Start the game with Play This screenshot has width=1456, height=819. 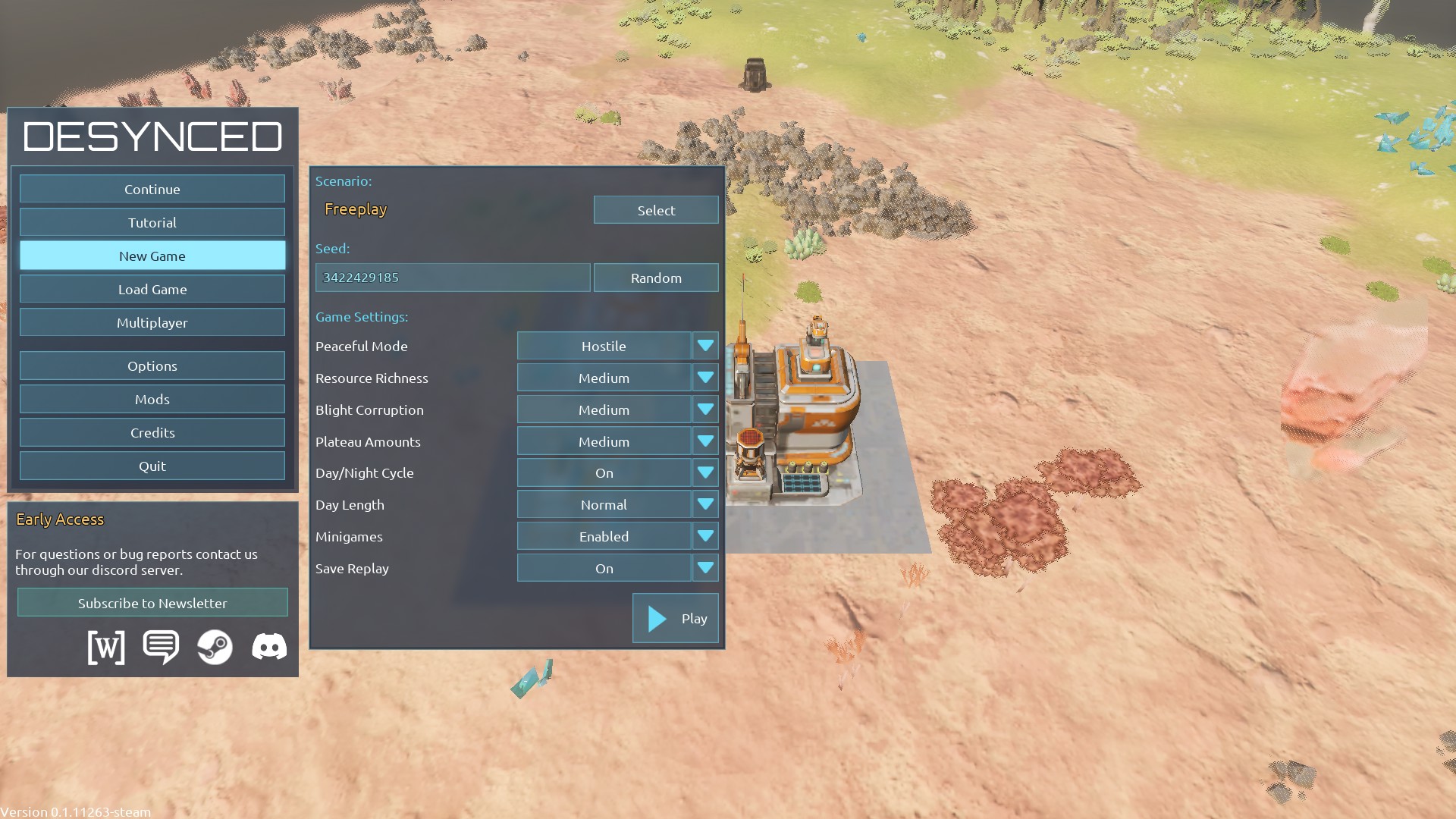[x=675, y=618]
